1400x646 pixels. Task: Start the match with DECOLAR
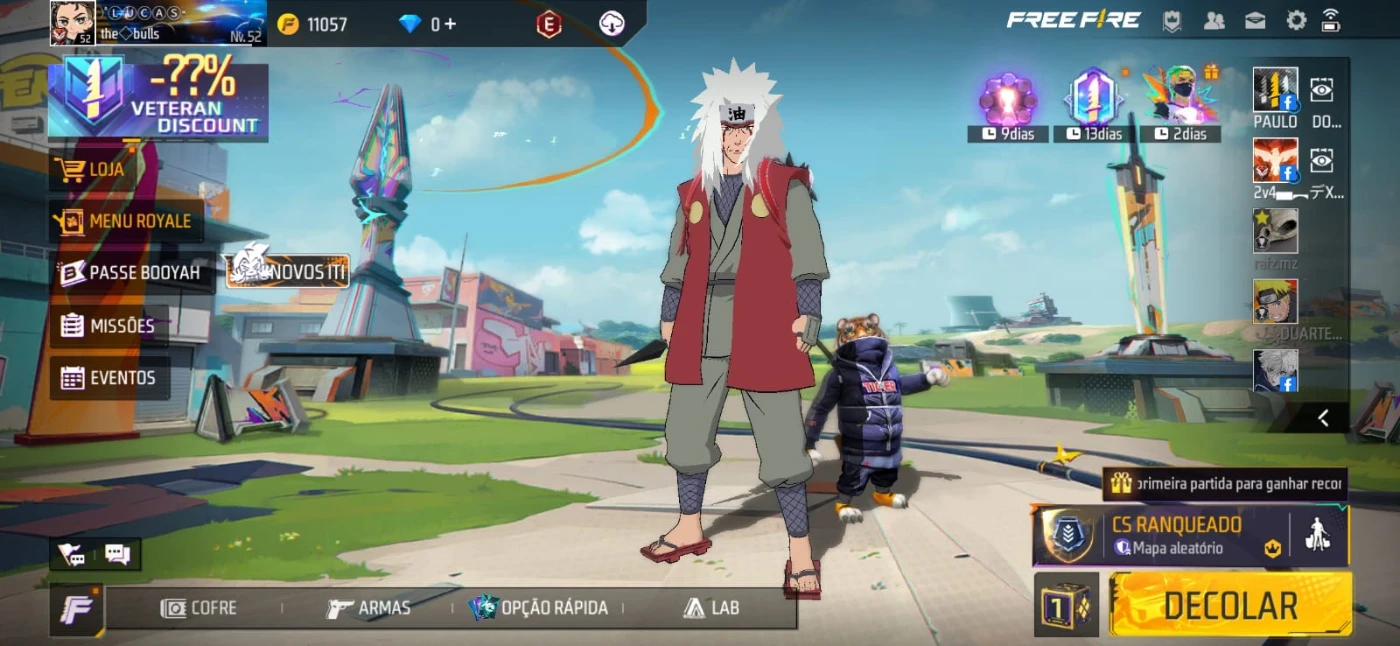click(1230, 605)
